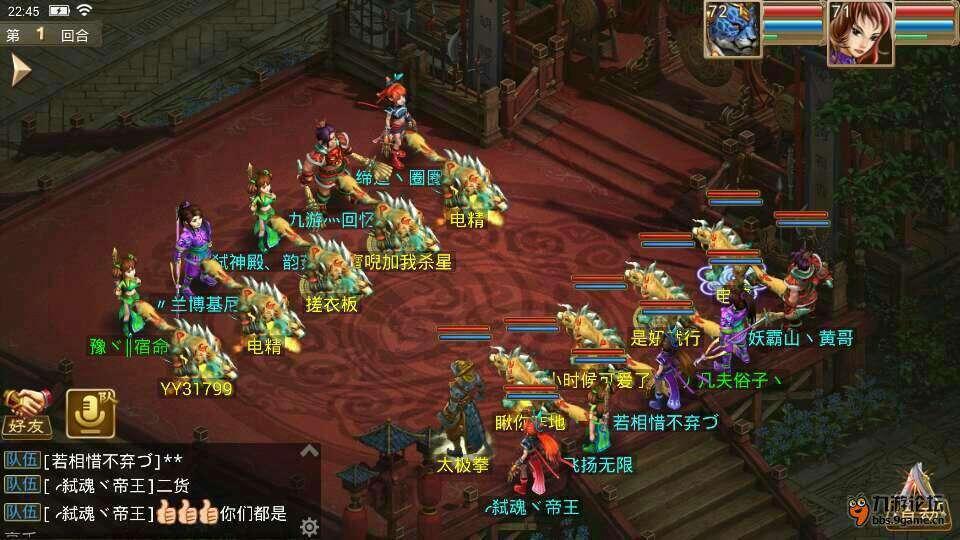Click the gold arrow under the round counter
The height and width of the screenshot is (540, 960).
click(x=19, y=71)
